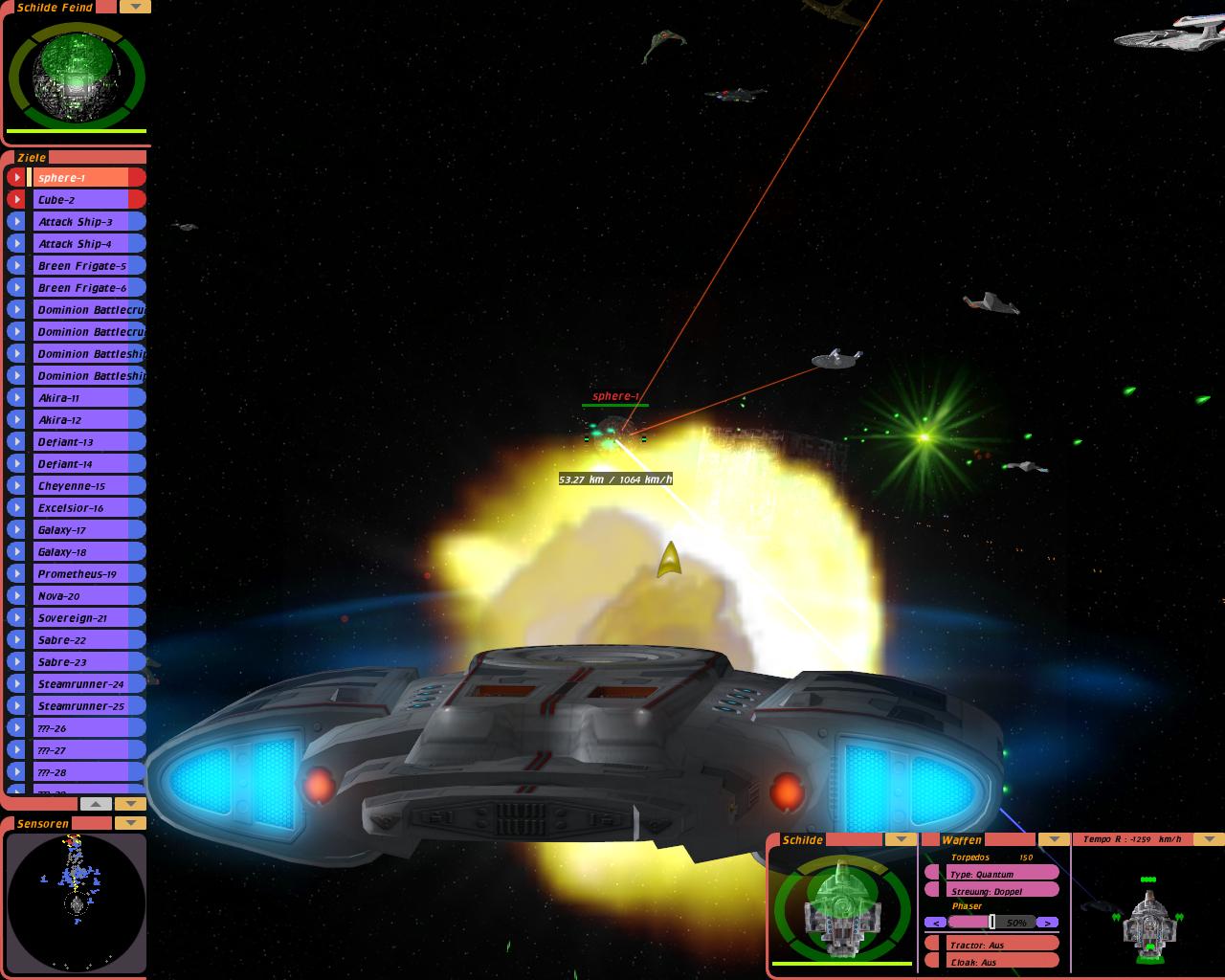
Task: Collapse the player Schilde panel
Action: point(900,839)
